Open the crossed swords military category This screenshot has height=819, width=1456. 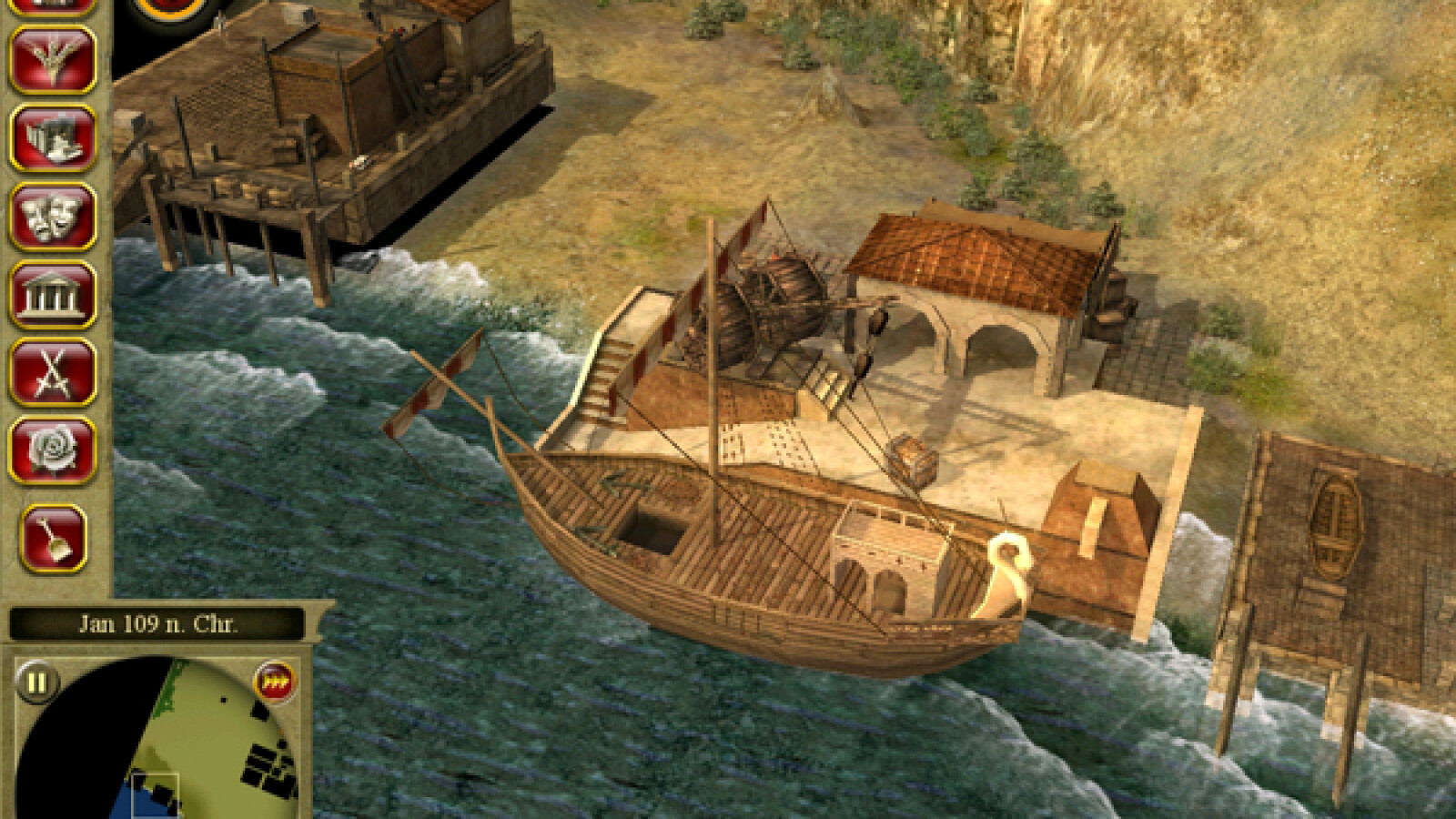[x=53, y=372]
